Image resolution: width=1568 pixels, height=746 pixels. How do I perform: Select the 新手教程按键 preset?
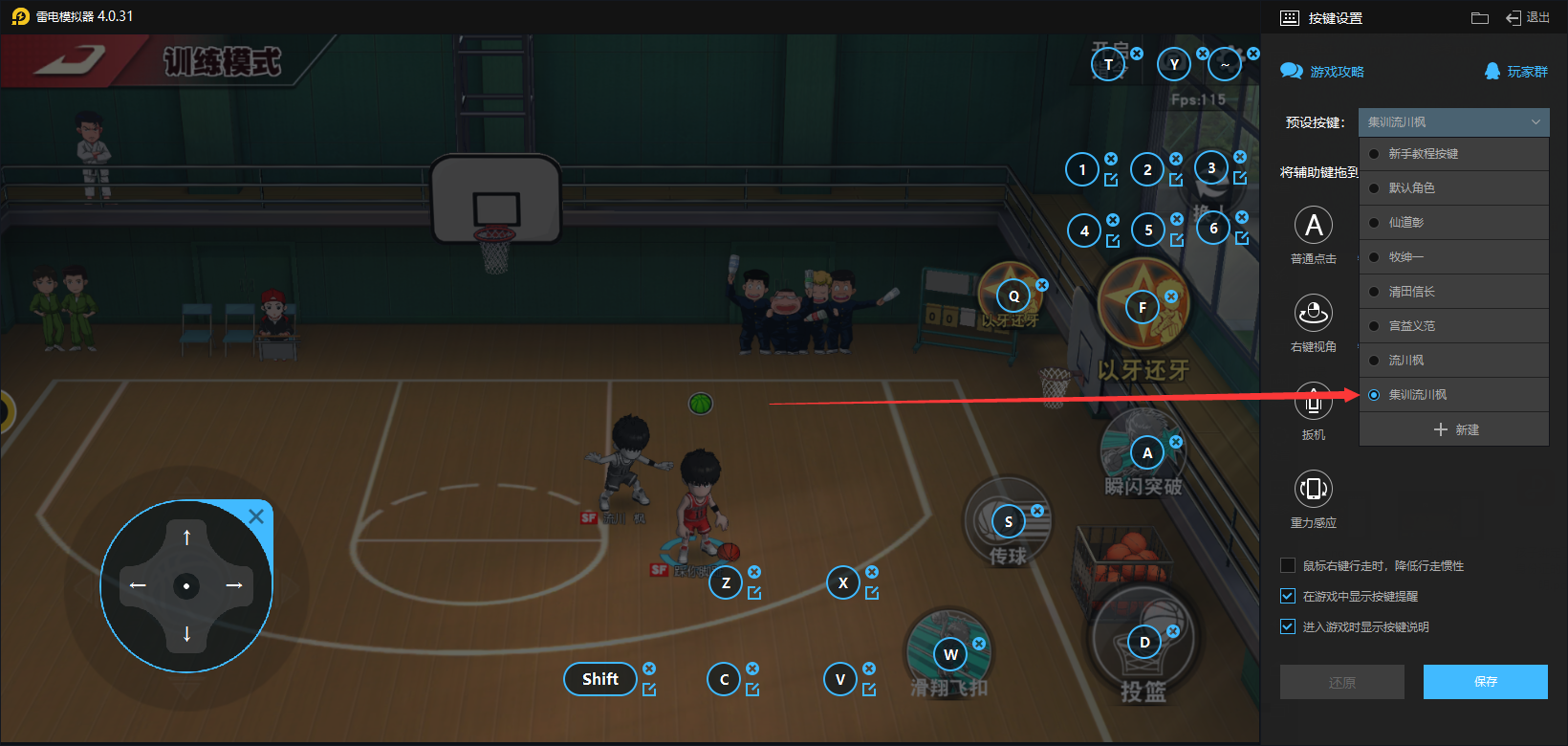pos(1423,154)
